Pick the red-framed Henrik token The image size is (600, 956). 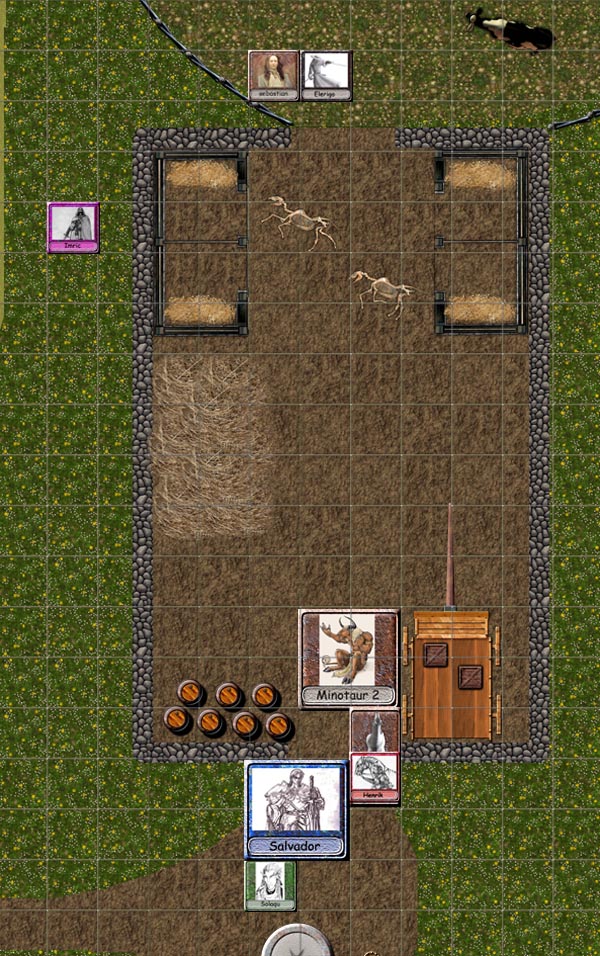coord(375,778)
